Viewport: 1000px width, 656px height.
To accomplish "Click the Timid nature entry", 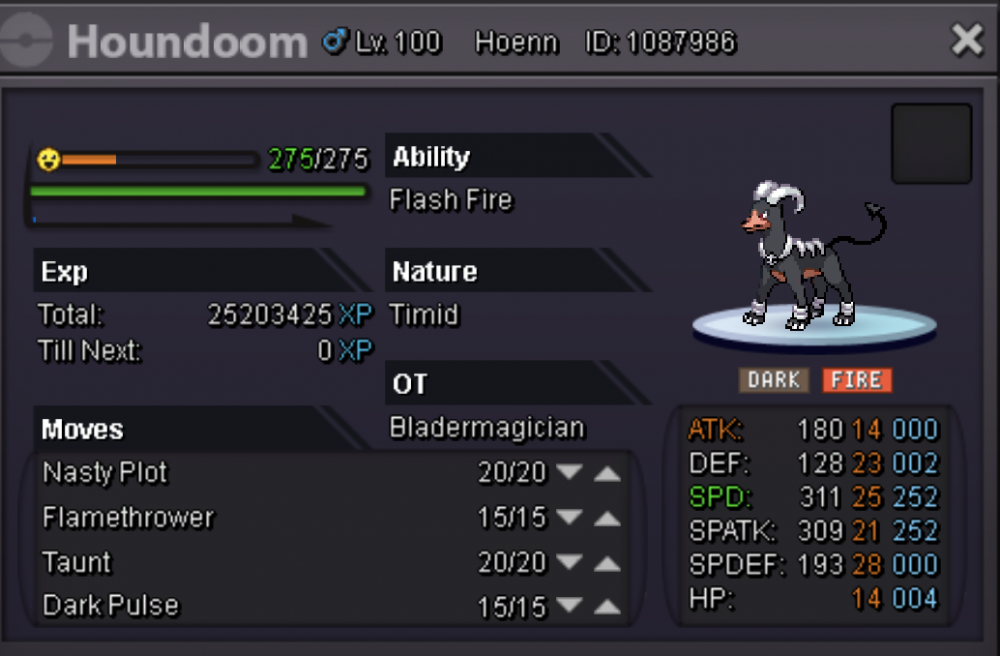I will (425, 315).
